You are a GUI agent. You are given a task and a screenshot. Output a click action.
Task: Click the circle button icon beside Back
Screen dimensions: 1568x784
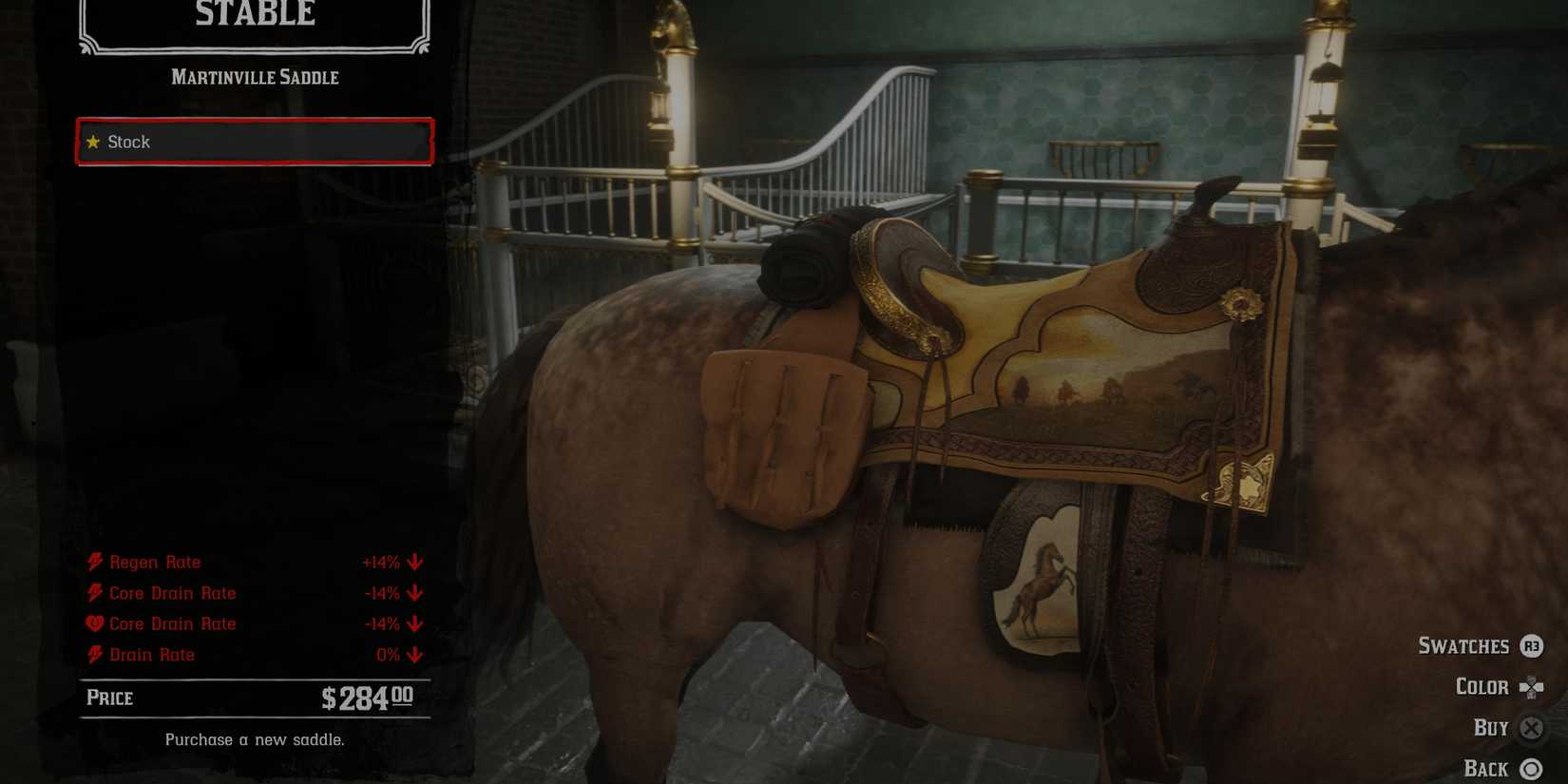(1531, 768)
